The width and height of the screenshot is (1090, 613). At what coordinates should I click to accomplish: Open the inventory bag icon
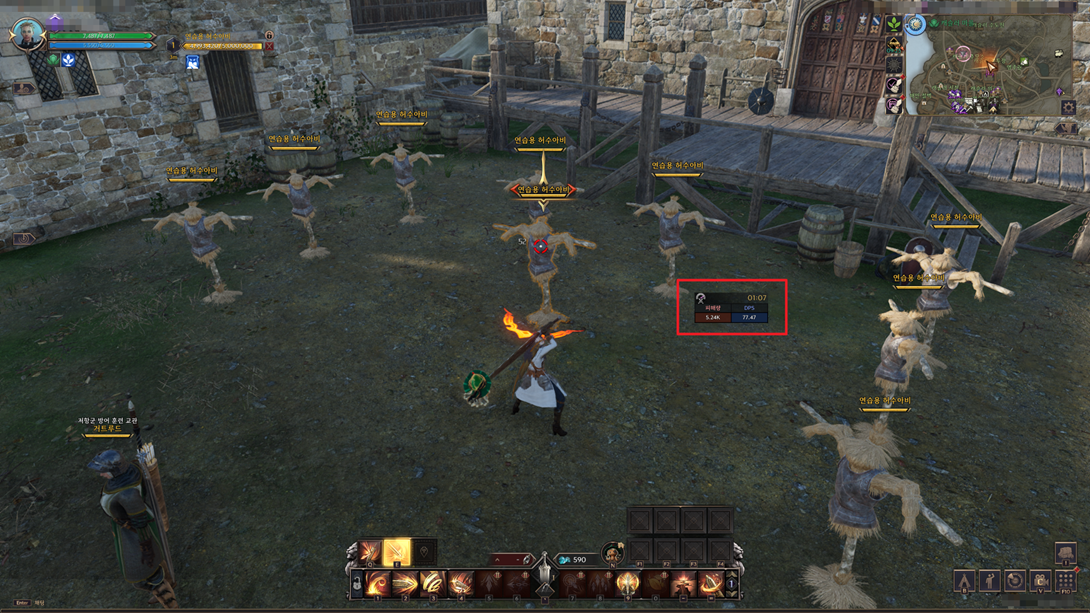click(1065, 553)
